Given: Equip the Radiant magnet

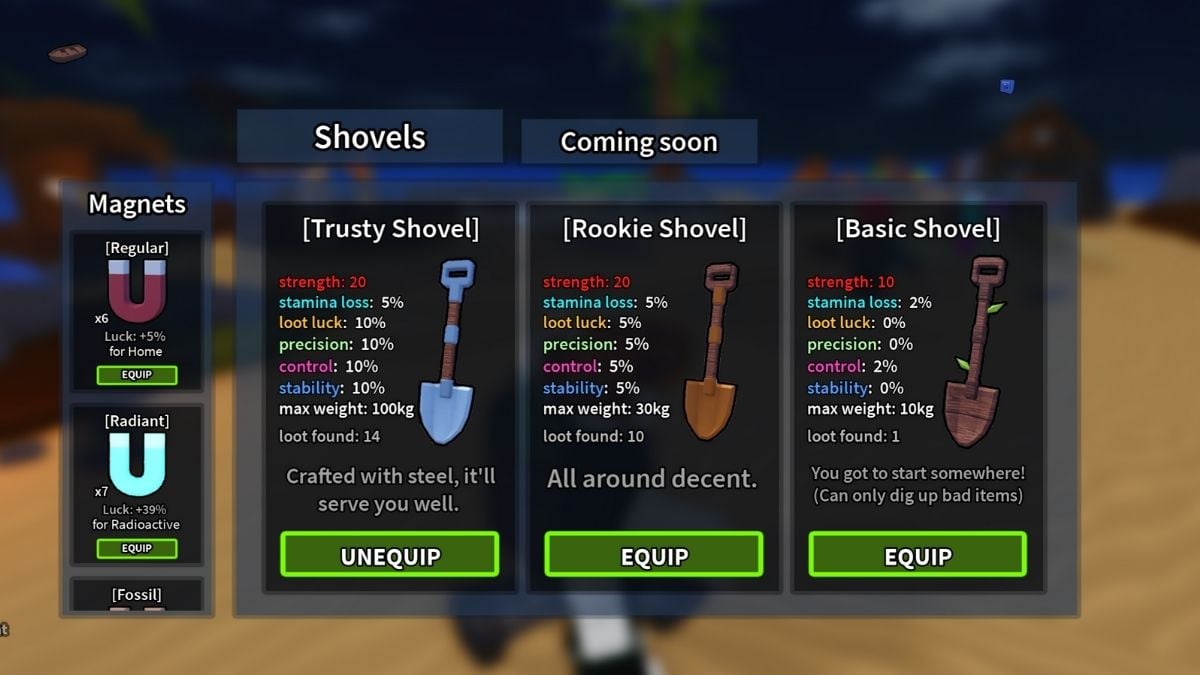Looking at the screenshot, I should click(x=137, y=548).
